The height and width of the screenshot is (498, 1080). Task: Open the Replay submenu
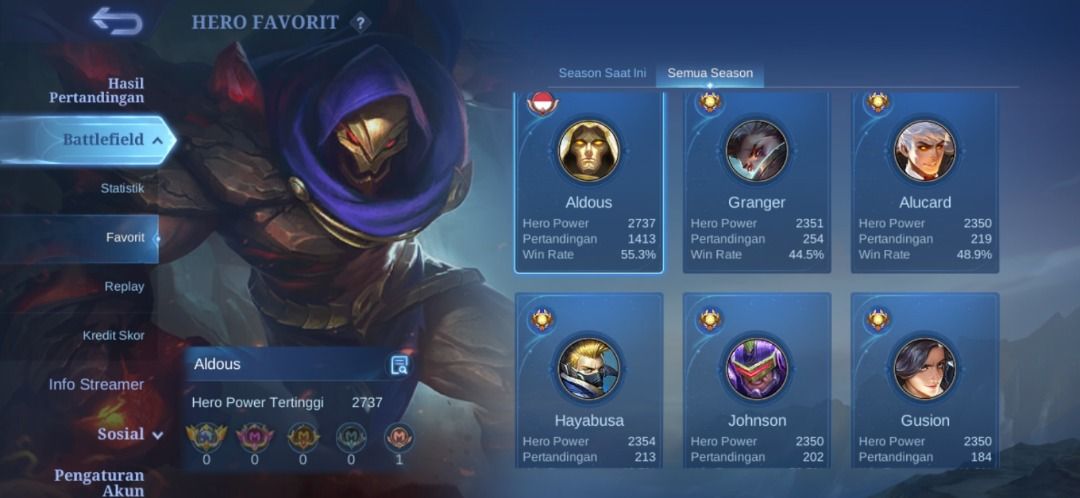coord(124,287)
